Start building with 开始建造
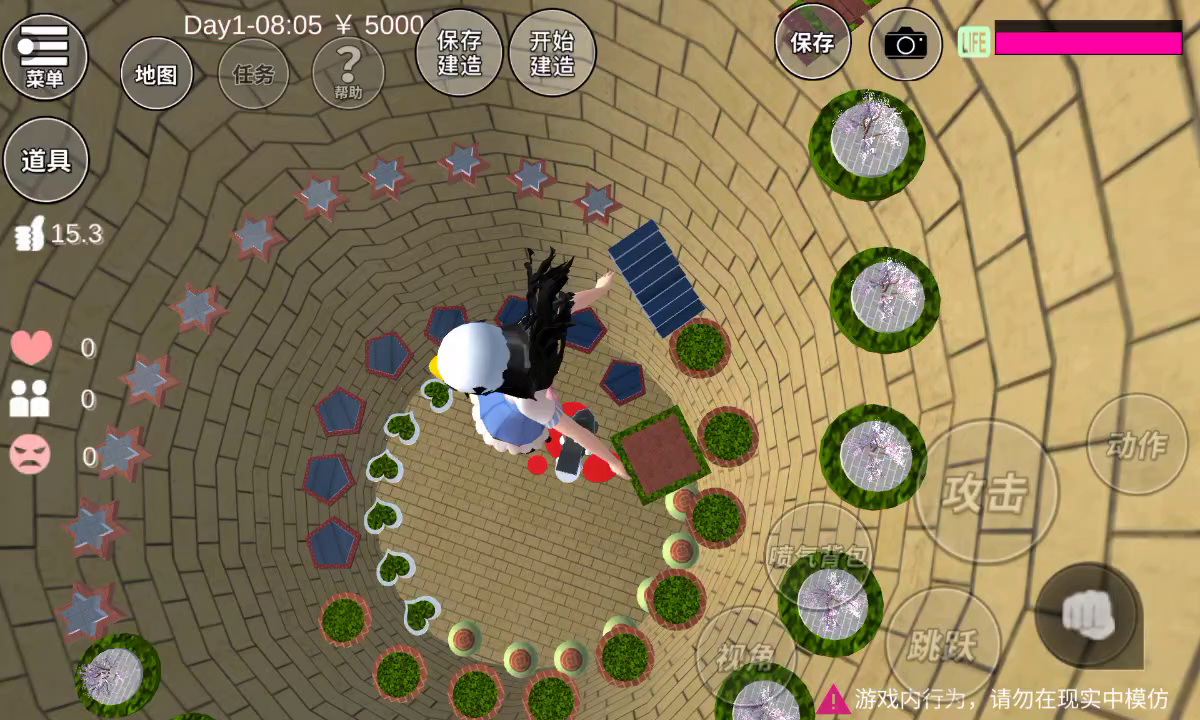The image size is (1200, 720). pos(552,53)
